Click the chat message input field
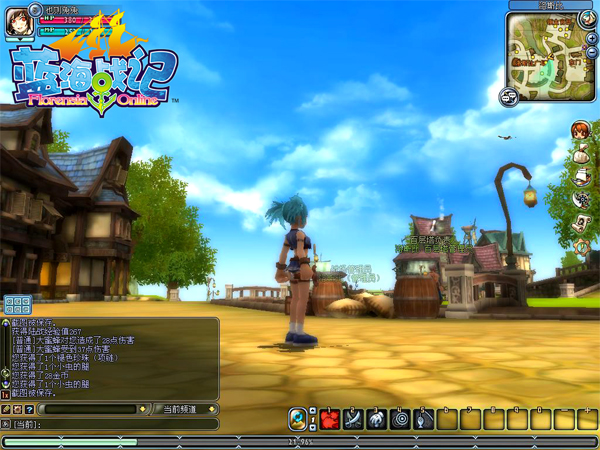This screenshot has height=450, width=600. [x=120, y=424]
